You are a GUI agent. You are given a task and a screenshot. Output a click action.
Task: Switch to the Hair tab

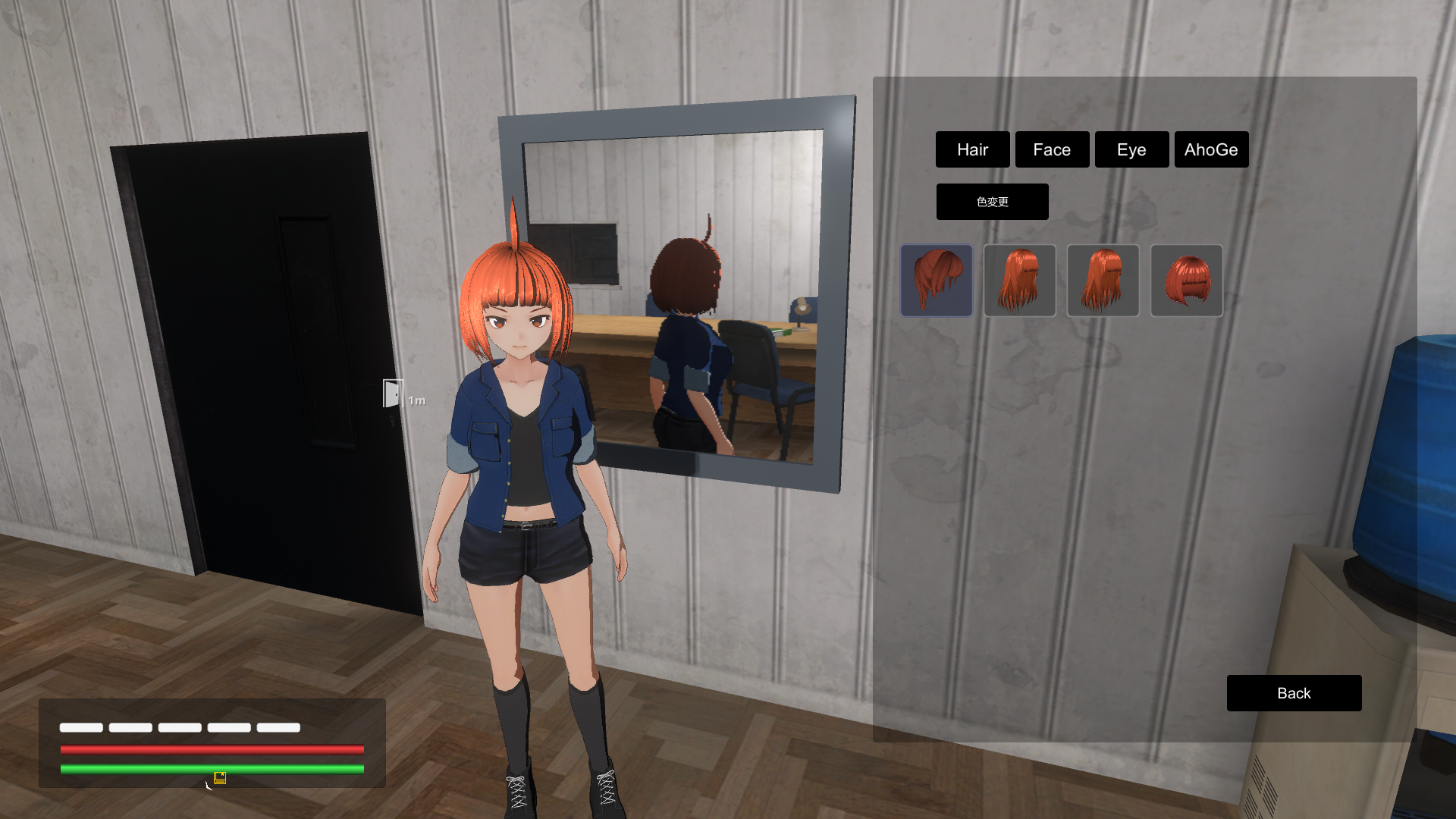(972, 149)
